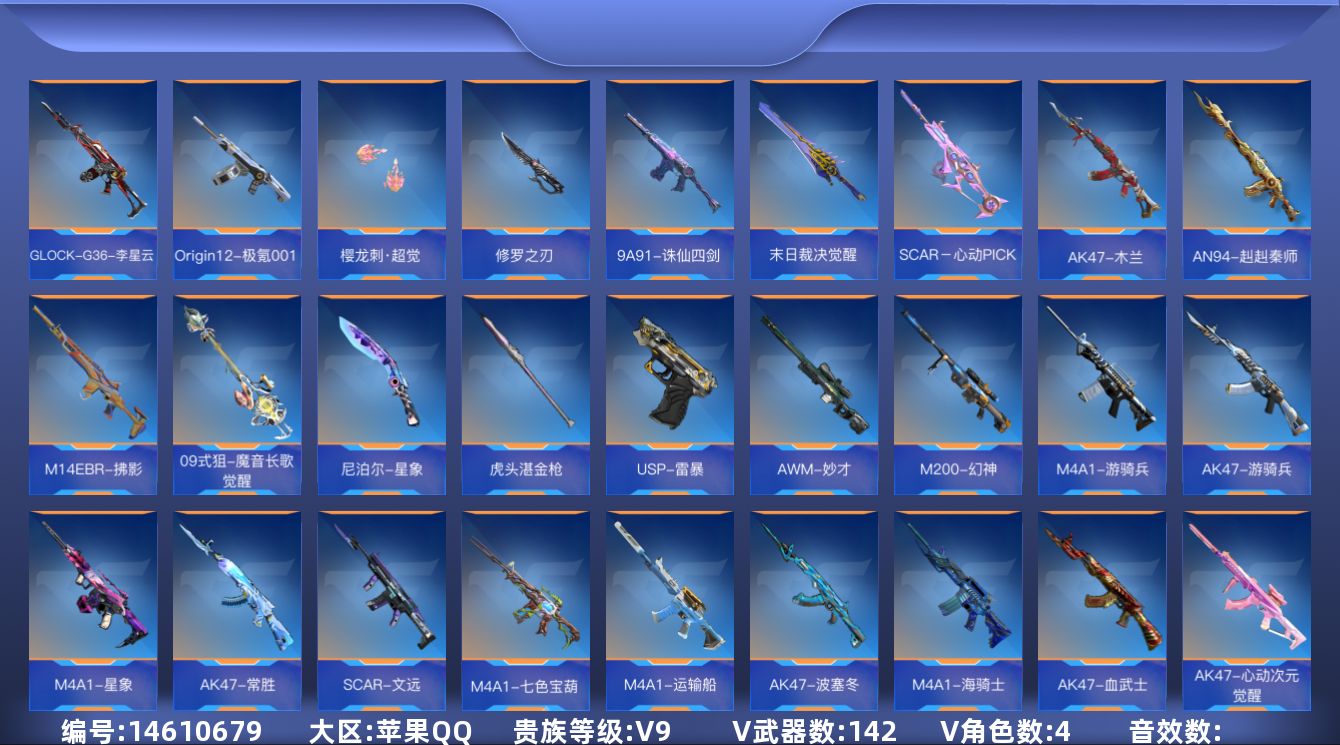Screen dimensions: 1340x745
Task: Pick the M14EBR-拂影 rifle card
Action: (93, 393)
